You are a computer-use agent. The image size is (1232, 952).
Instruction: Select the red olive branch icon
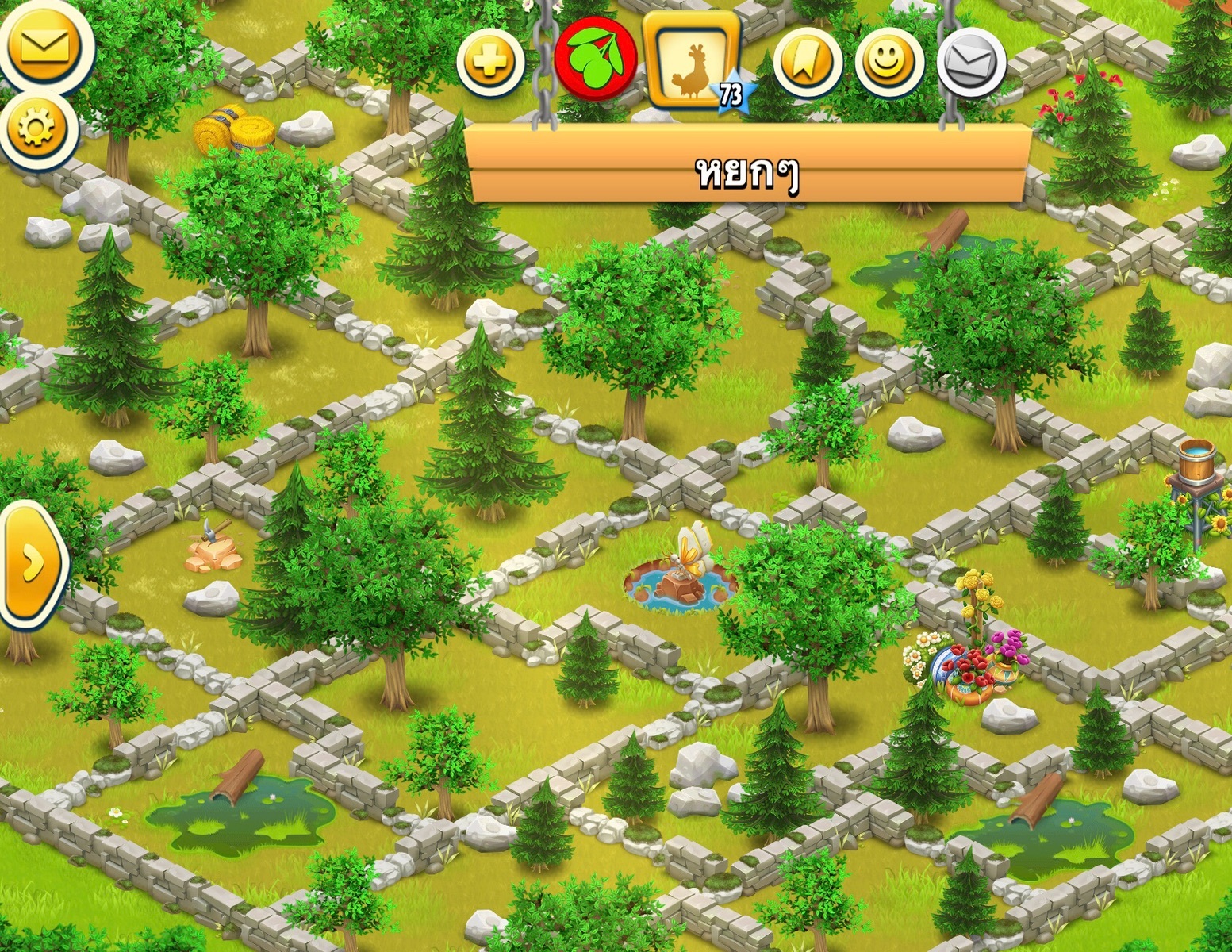[595, 59]
